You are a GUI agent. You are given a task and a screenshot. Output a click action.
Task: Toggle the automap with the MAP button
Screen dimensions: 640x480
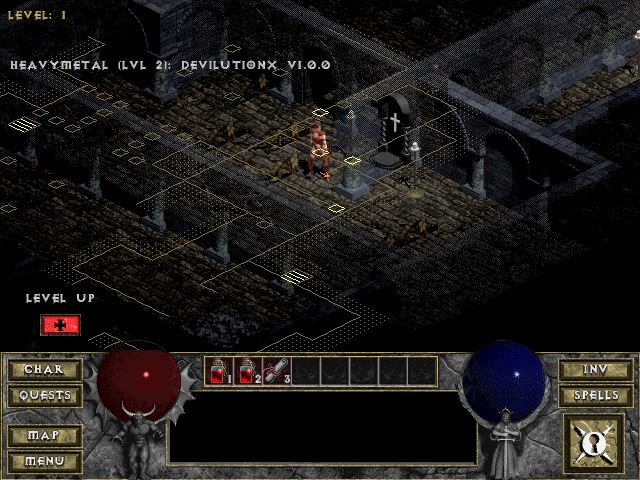44,436
